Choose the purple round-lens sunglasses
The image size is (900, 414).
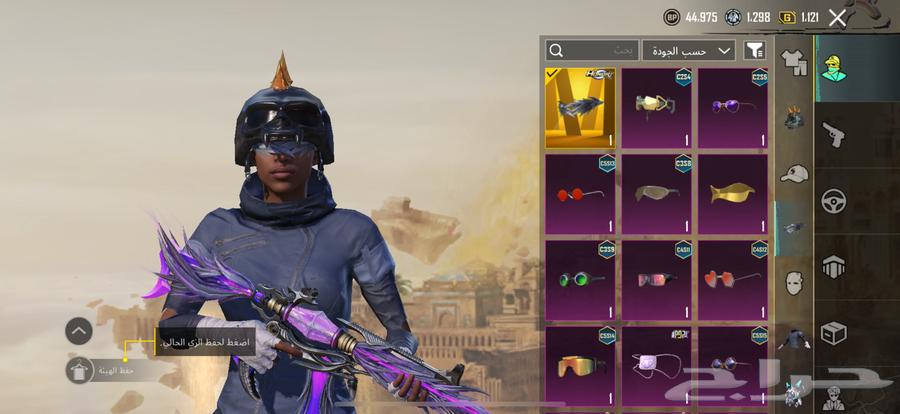[x=733, y=108]
